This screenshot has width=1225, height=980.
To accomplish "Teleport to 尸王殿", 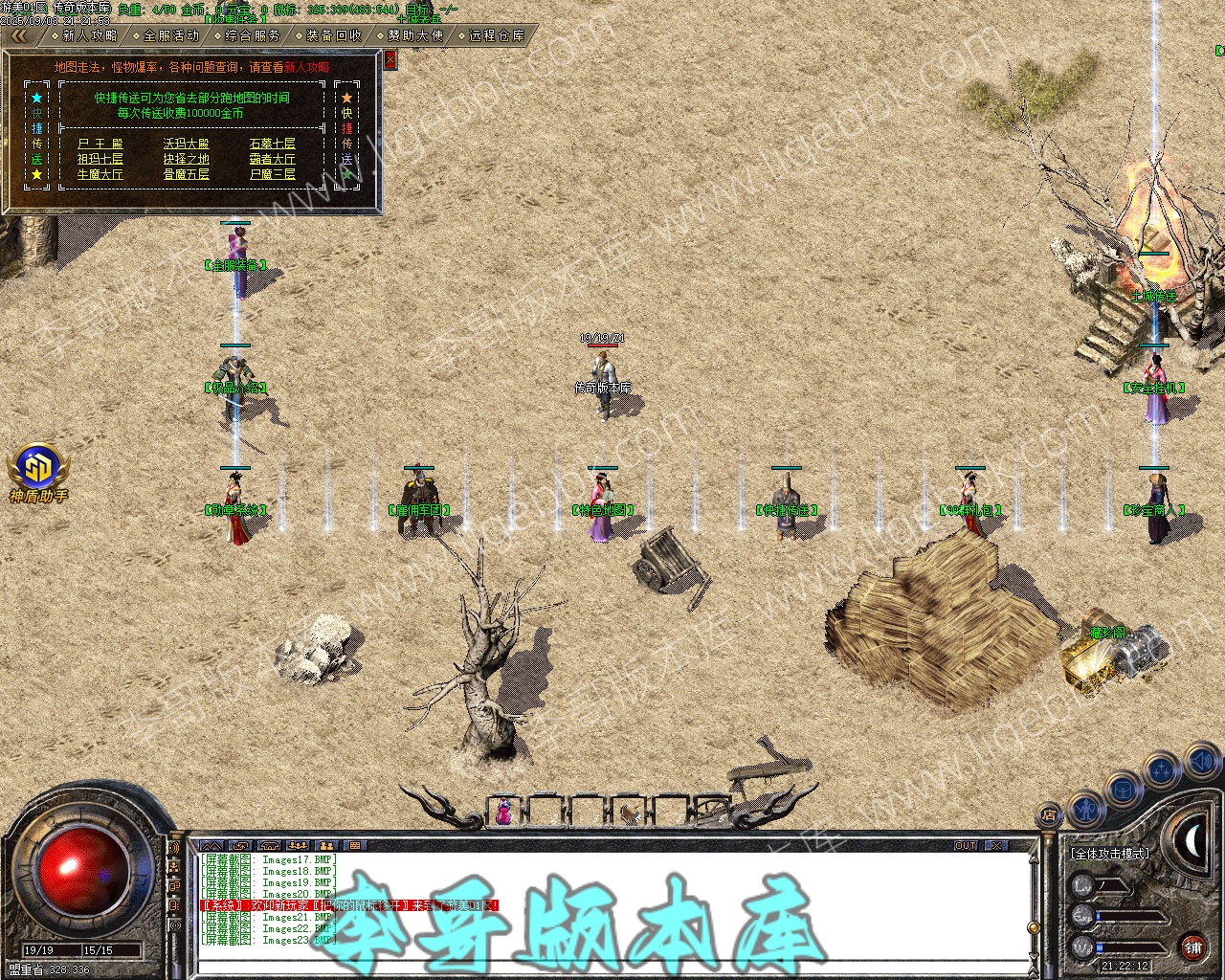I will [x=100, y=145].
